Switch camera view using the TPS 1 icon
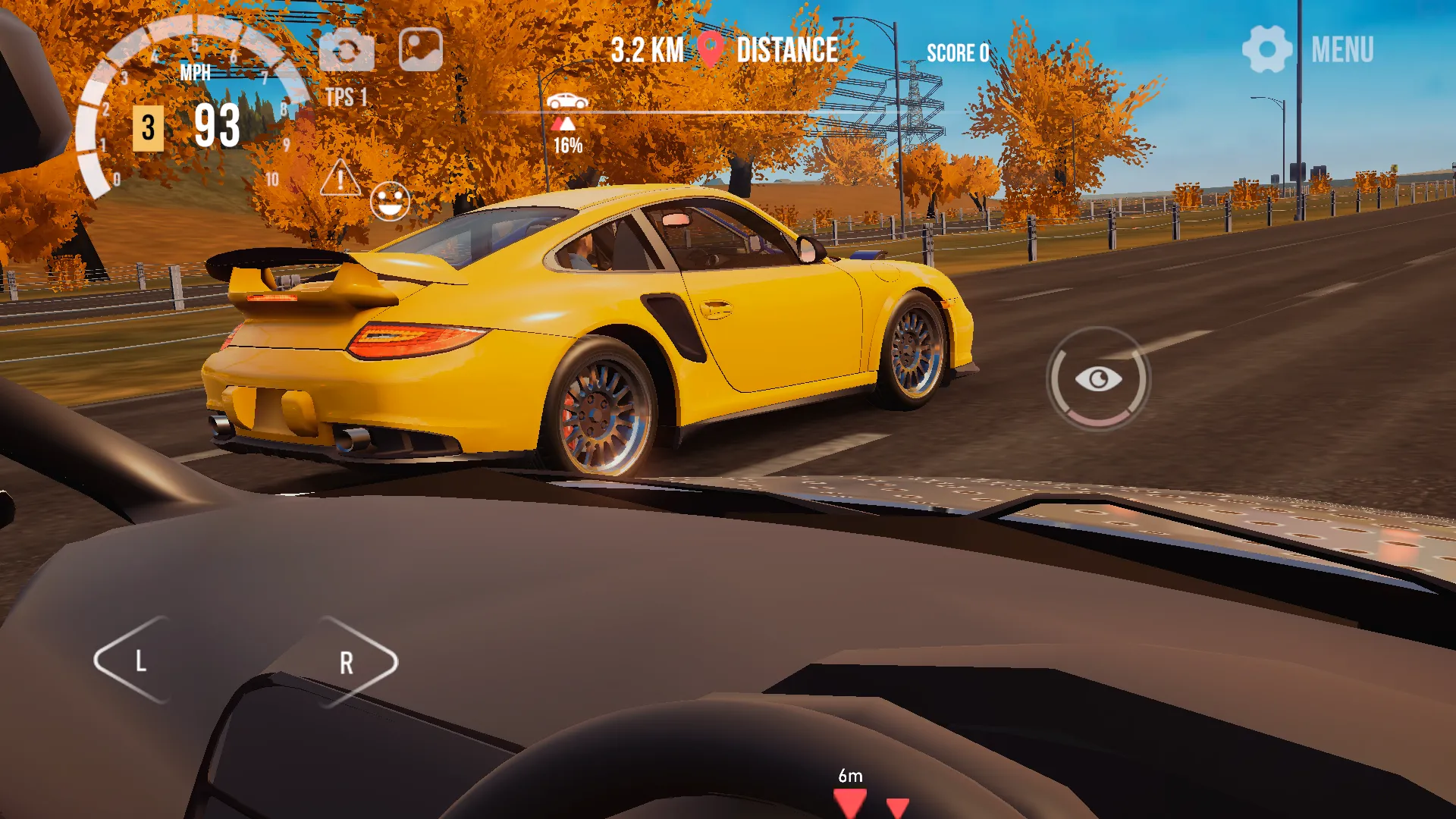1456x819 pixels. [347, 48]
